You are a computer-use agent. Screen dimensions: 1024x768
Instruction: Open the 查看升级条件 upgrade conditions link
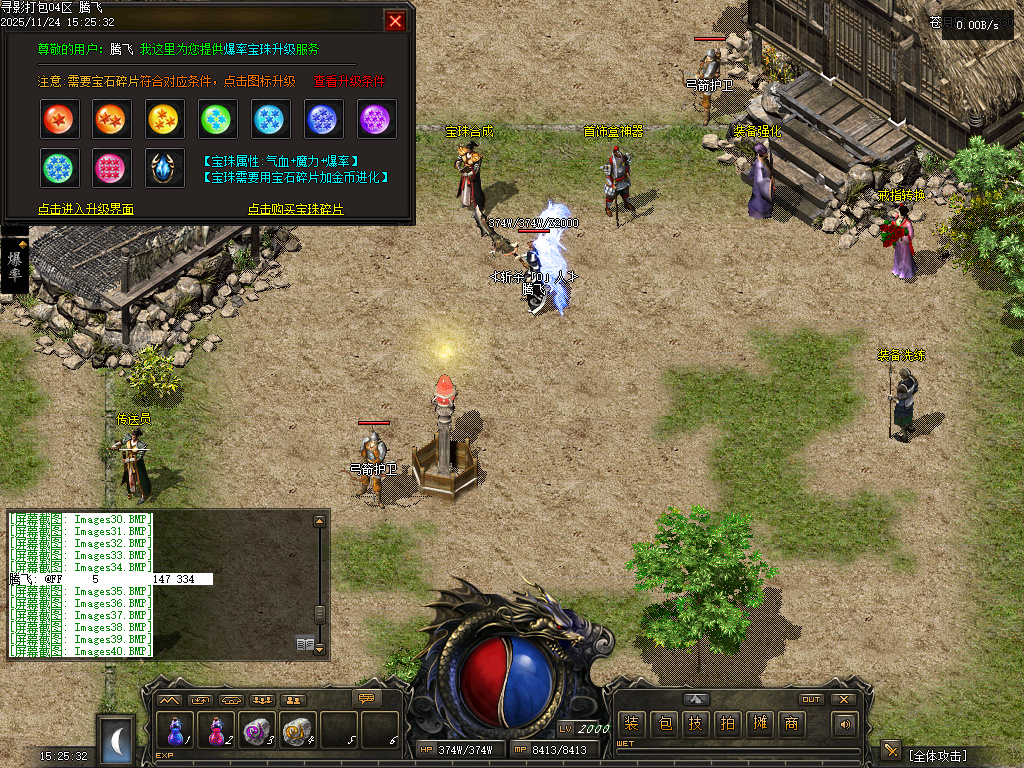349,81
